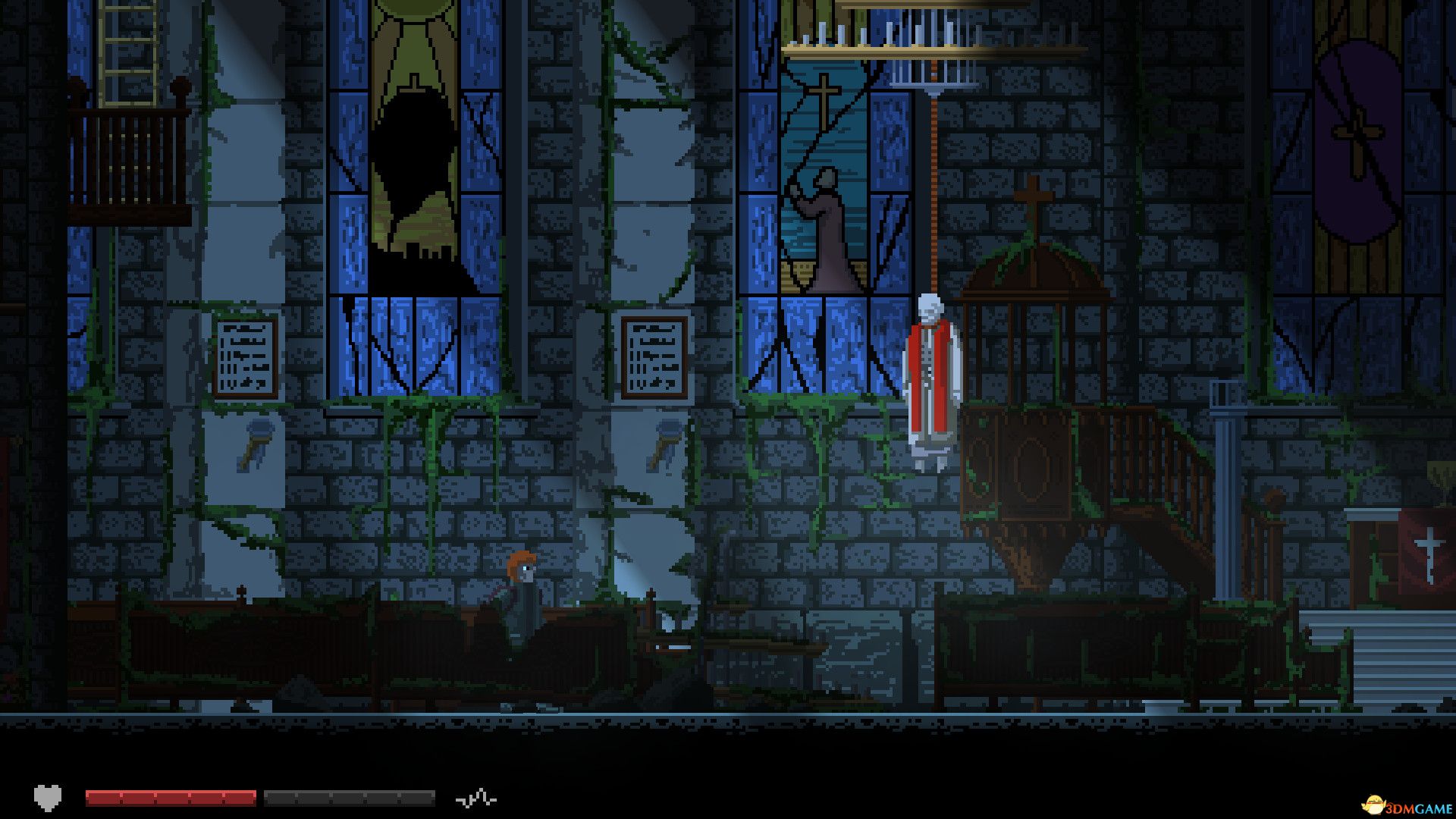Click the white heart icon in the HUD
Screen dimensions: 1456x819
48,797
